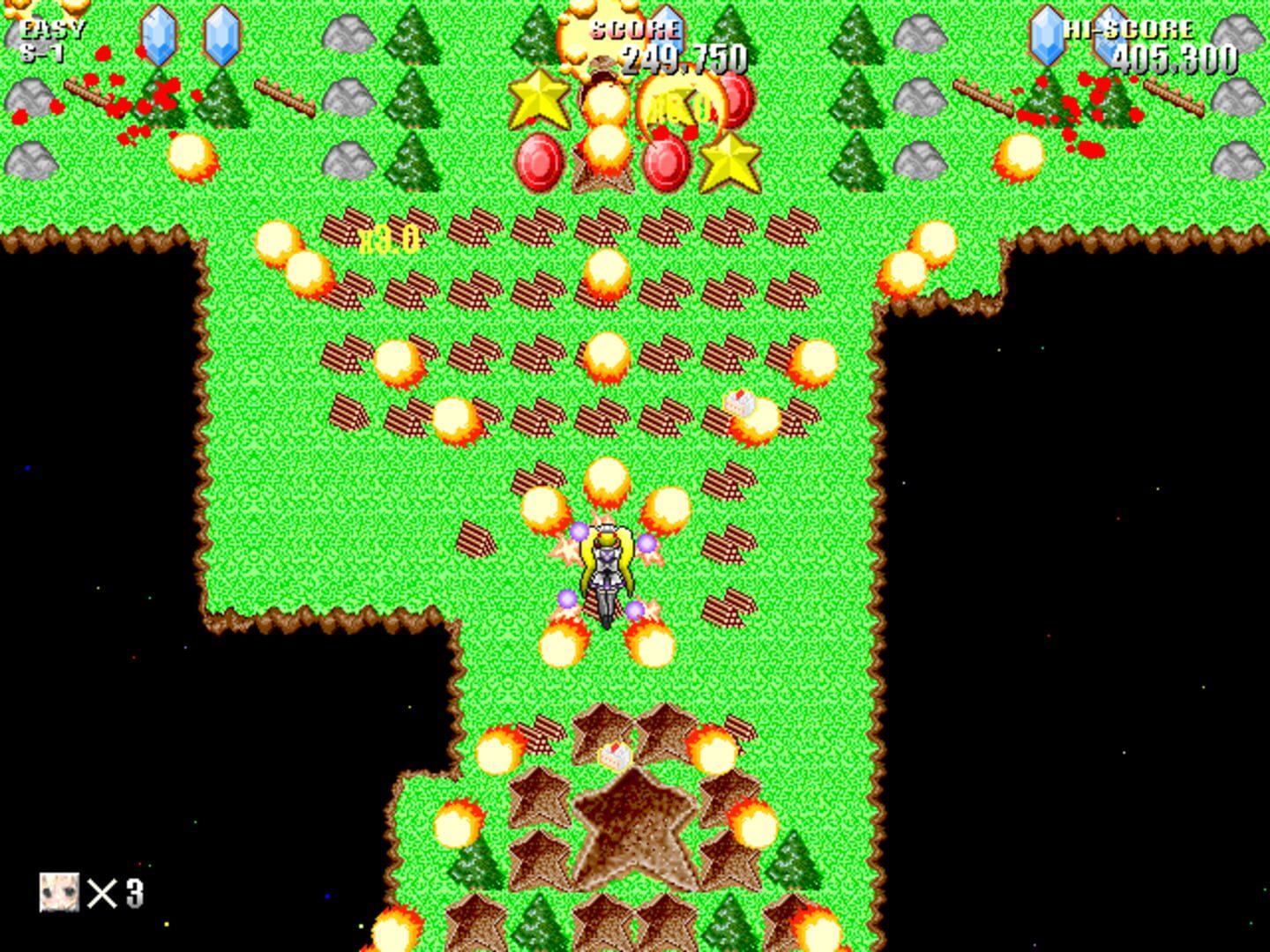Screen dimensions: 1270x952
Task: Click the HI-SCORE label
Action: tap(1132, 27)
